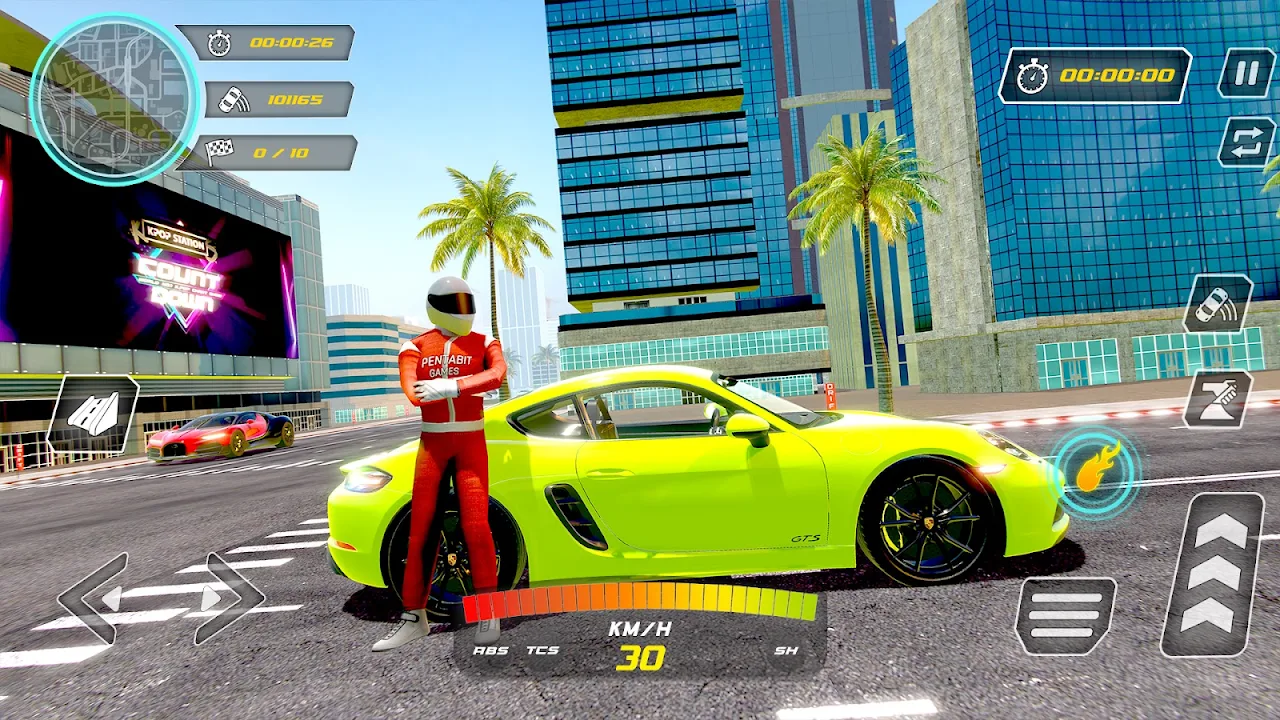This screenshot has height=720, width=1280.
Task: Tap the seatbelt buckle icon
Action: click(1217, 399)
